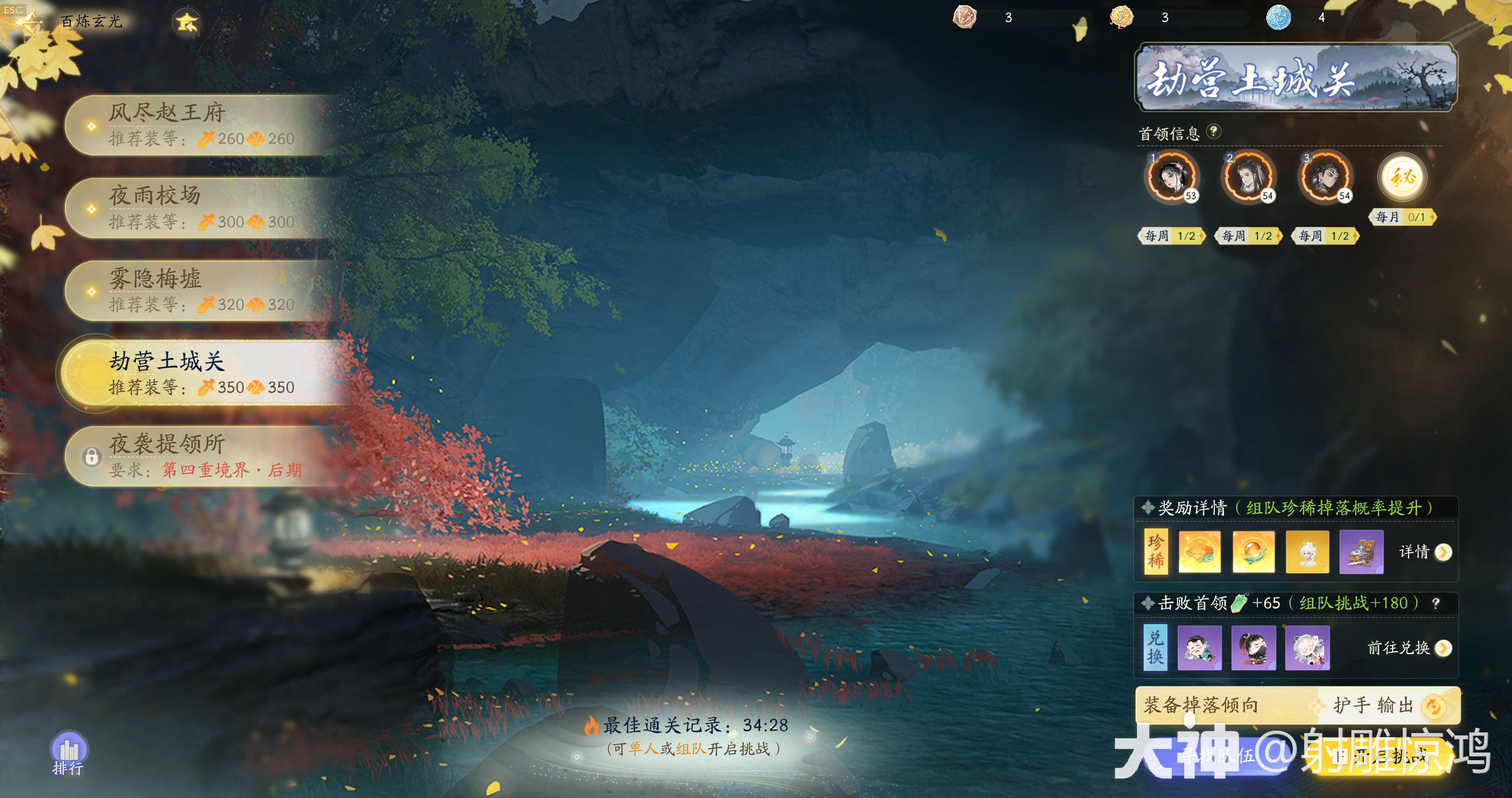Choose the 夜雨校场 dungeon entry
Image resolution: width=1512 pixels, height=798 pixels.
pyautogui.click(x=201, y=208)
